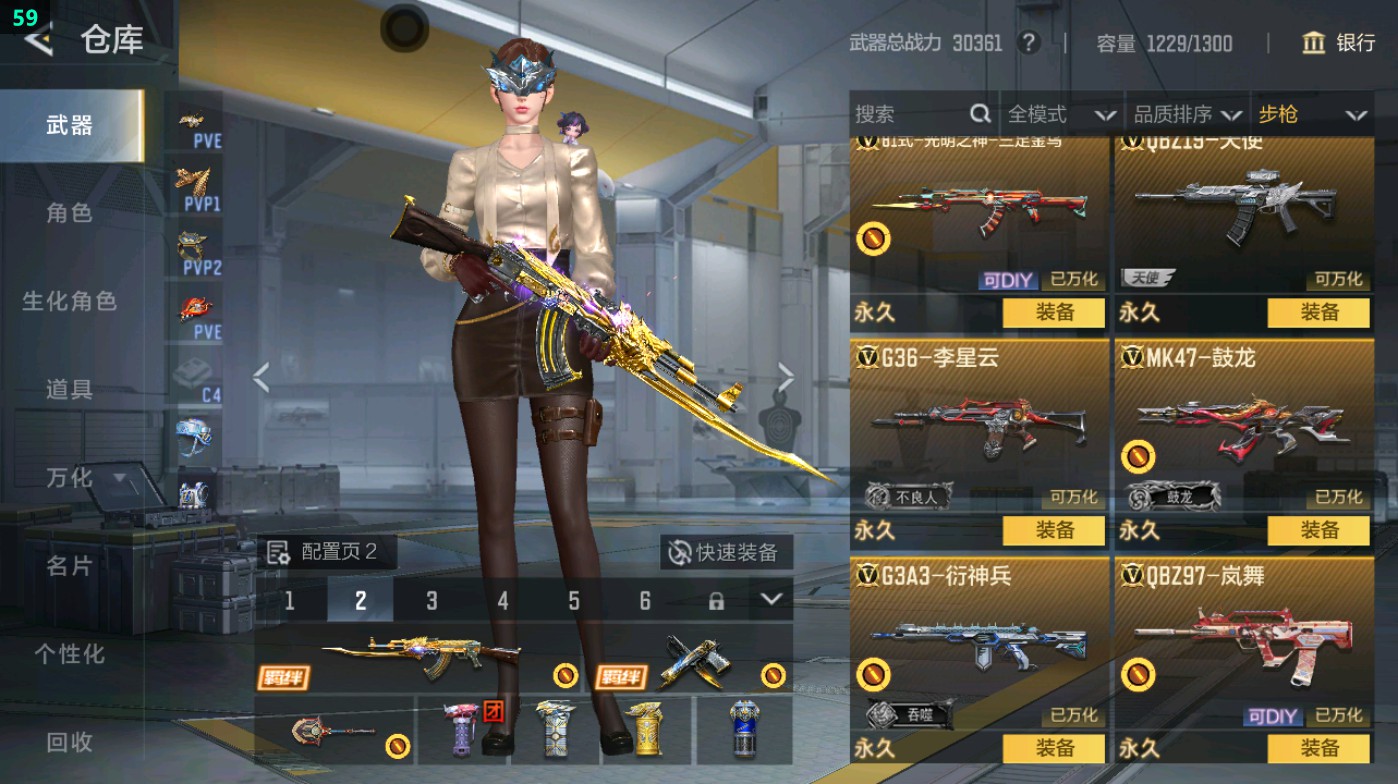
Task: Equip QBZ19-天使 with its 装备 button
Action: tap(1318, 313)
